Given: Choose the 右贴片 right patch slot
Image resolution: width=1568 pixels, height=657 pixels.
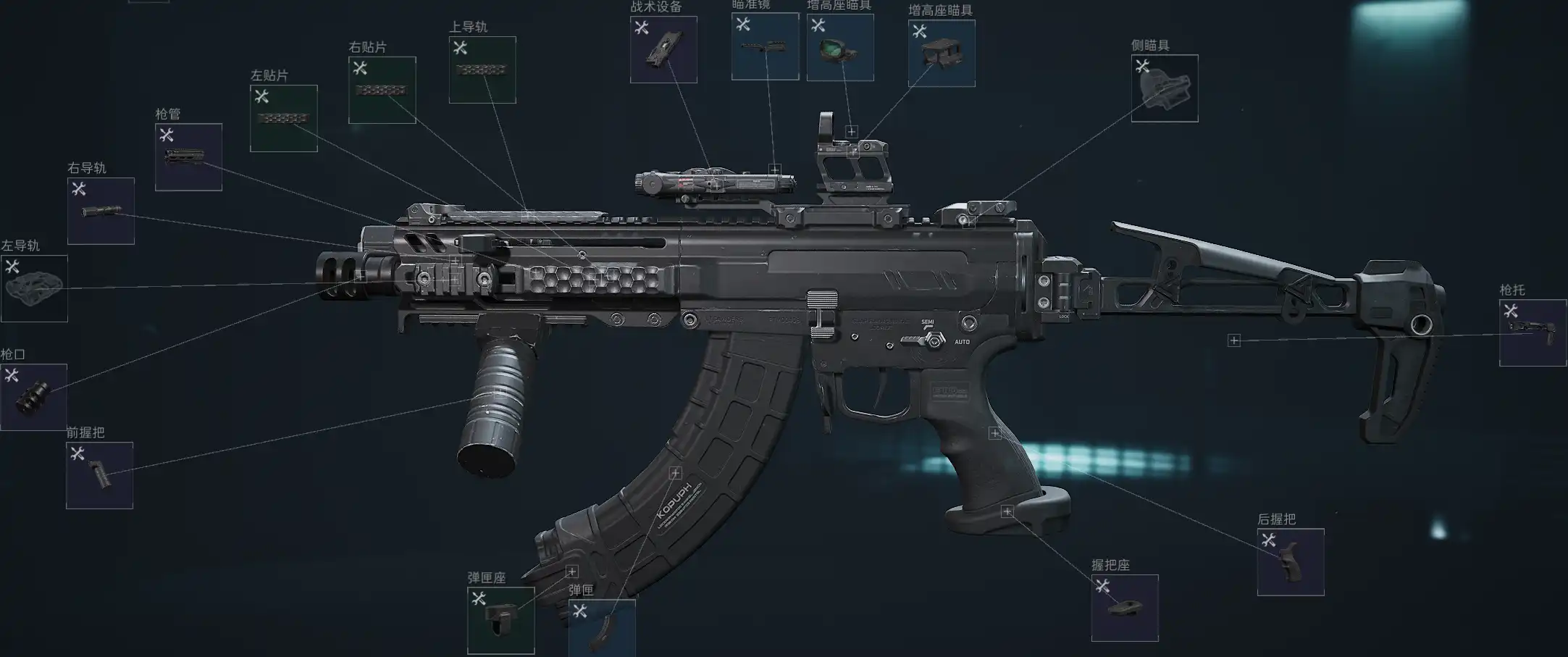Looking at the screenshot, I should click(382, 90).
